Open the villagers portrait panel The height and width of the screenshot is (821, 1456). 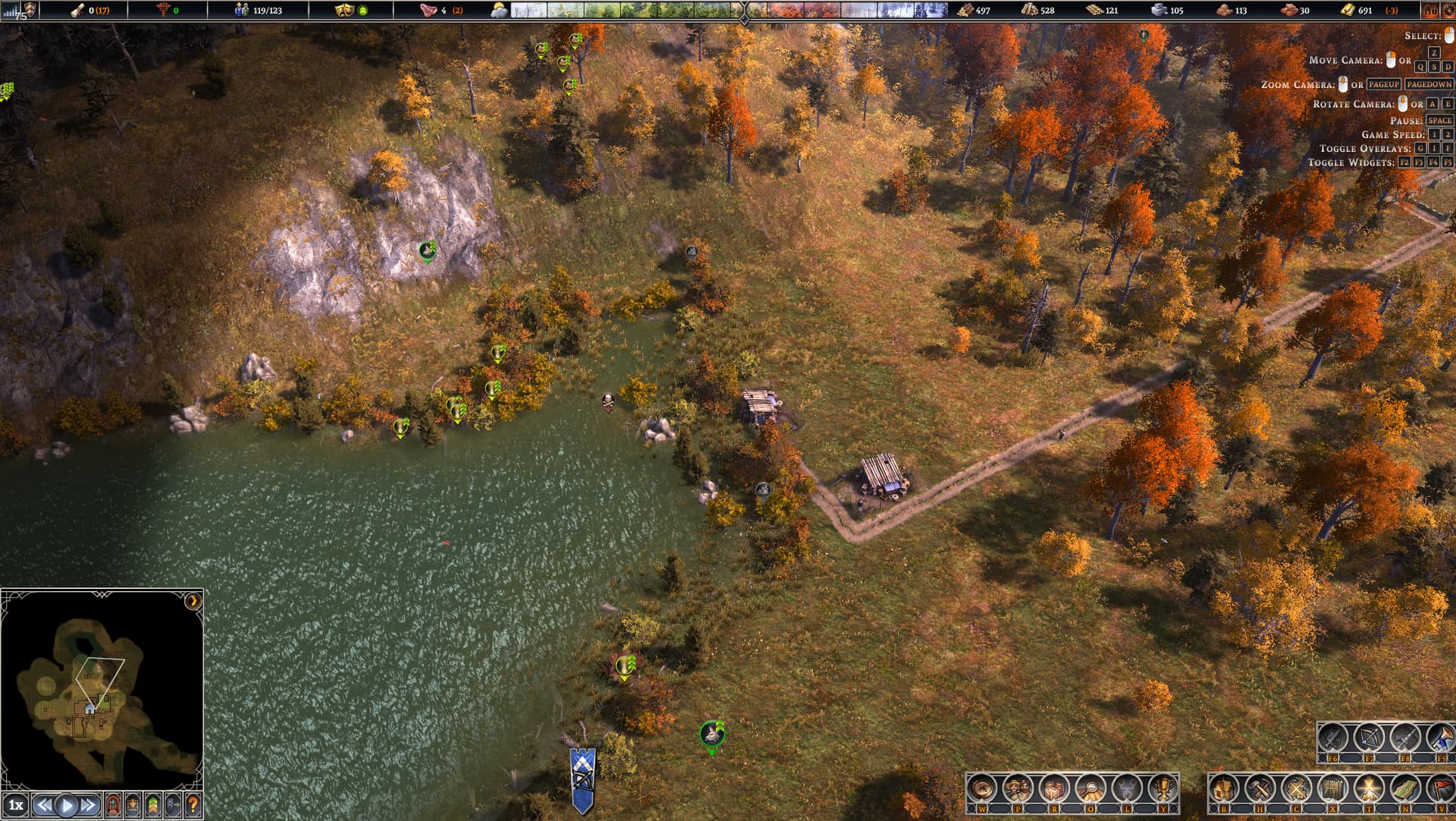click(1018, 790)
